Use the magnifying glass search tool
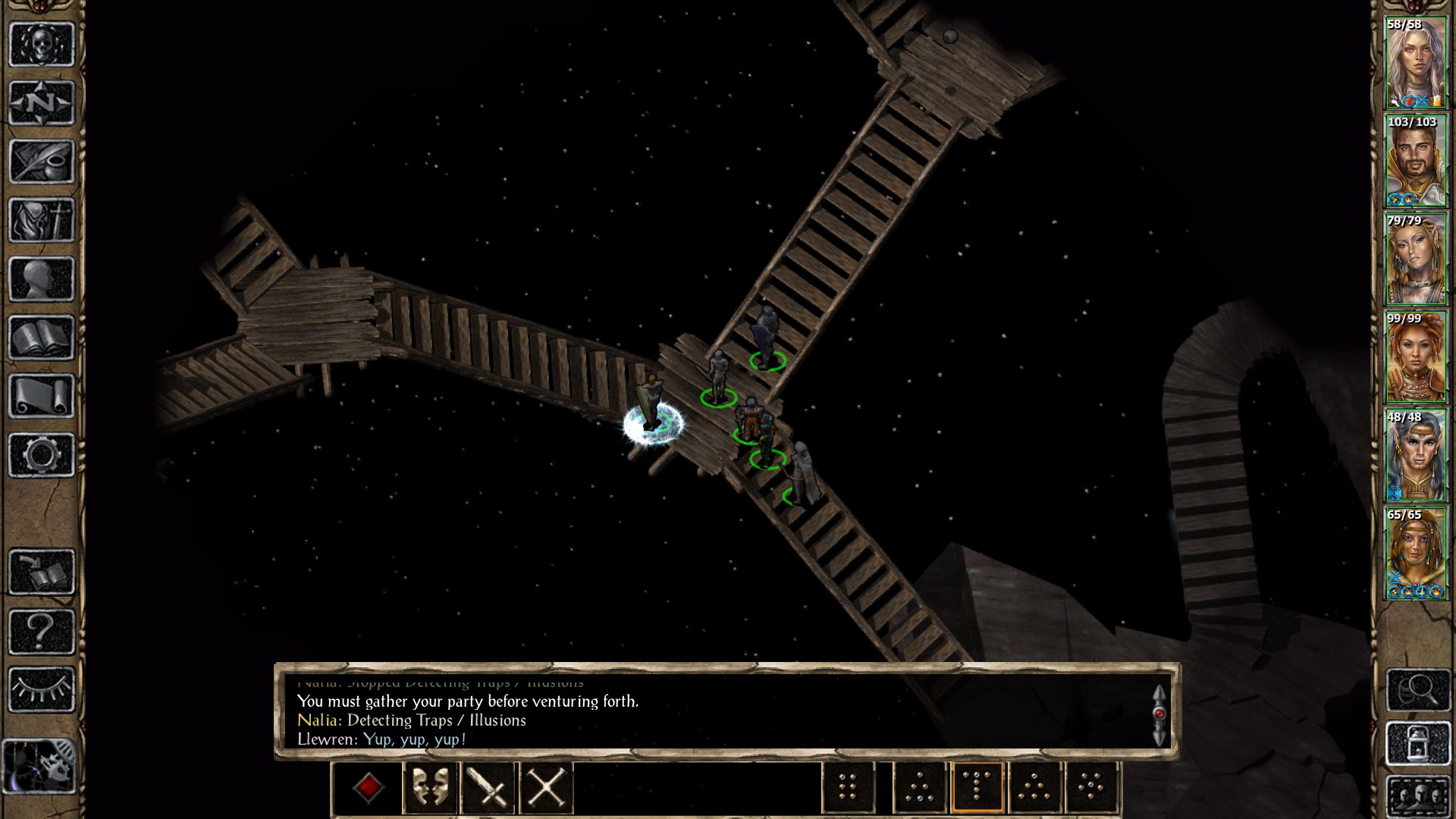This screenshot has width=1456, height=819. point(1420,688)
